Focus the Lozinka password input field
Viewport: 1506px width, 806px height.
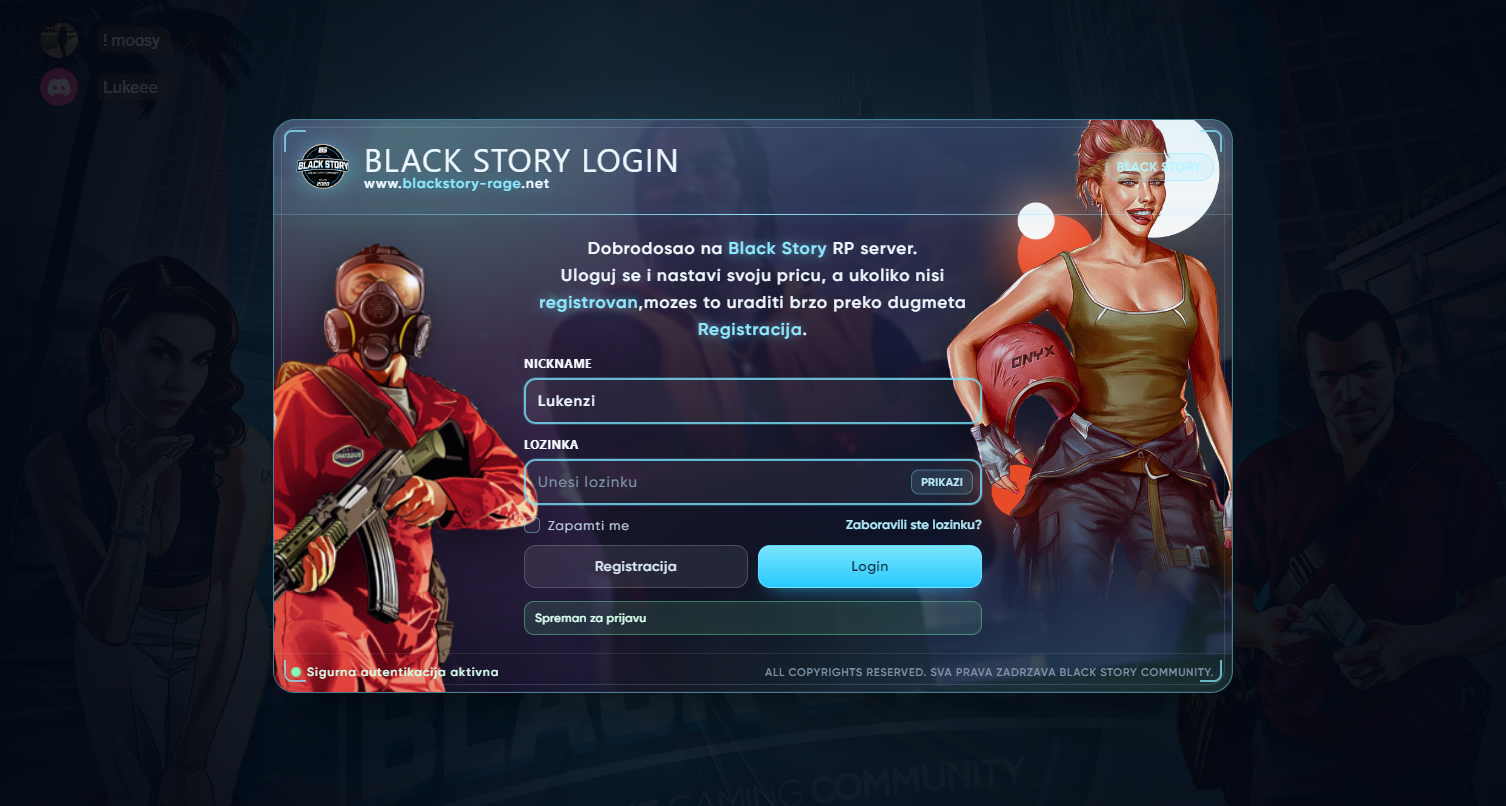(x=715, y=482)
